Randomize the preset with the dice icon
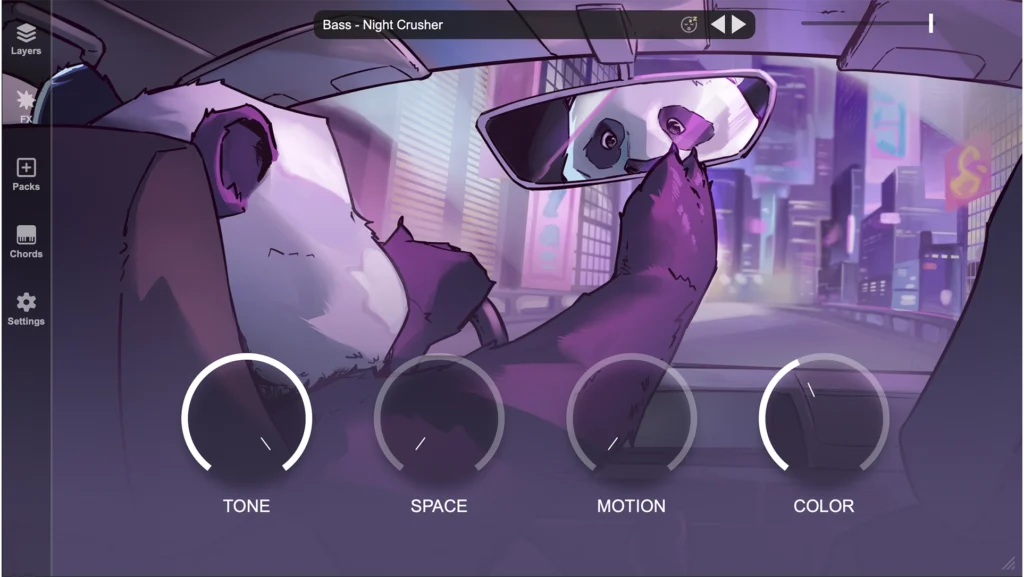Screen dimensions: 1024x577 [x=689, y=25]
